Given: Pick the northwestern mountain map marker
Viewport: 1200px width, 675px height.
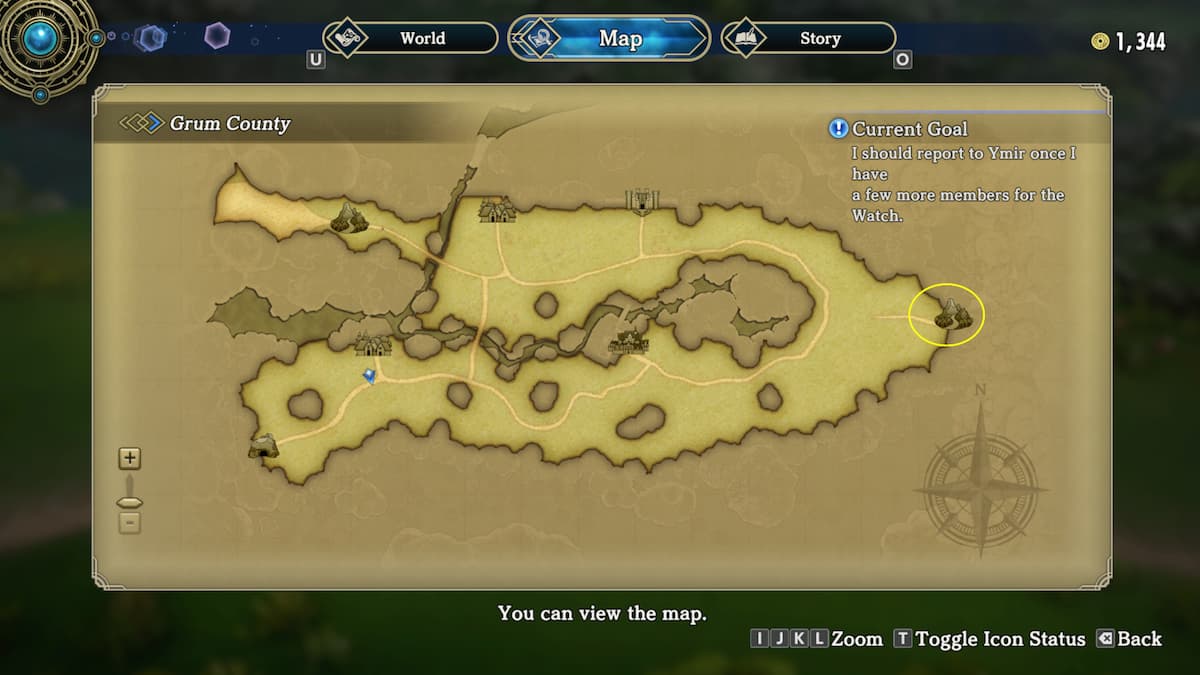Looking at the screenshot, I should pos(349,217).
